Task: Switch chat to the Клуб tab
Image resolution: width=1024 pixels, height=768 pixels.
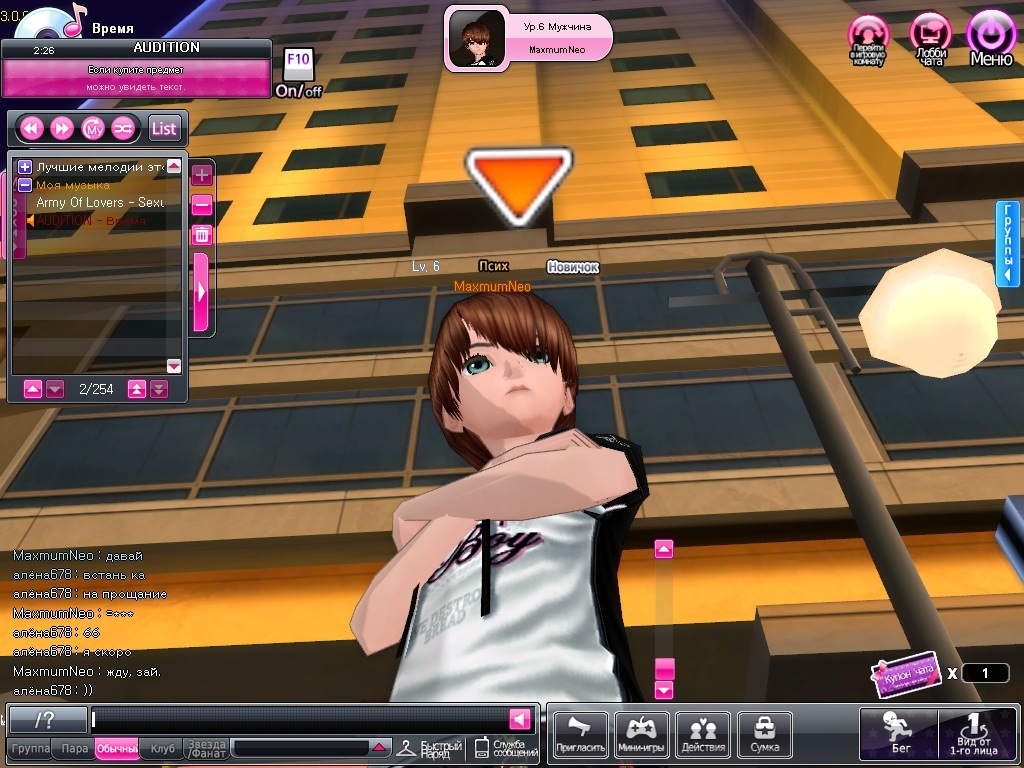Action: 162,749
